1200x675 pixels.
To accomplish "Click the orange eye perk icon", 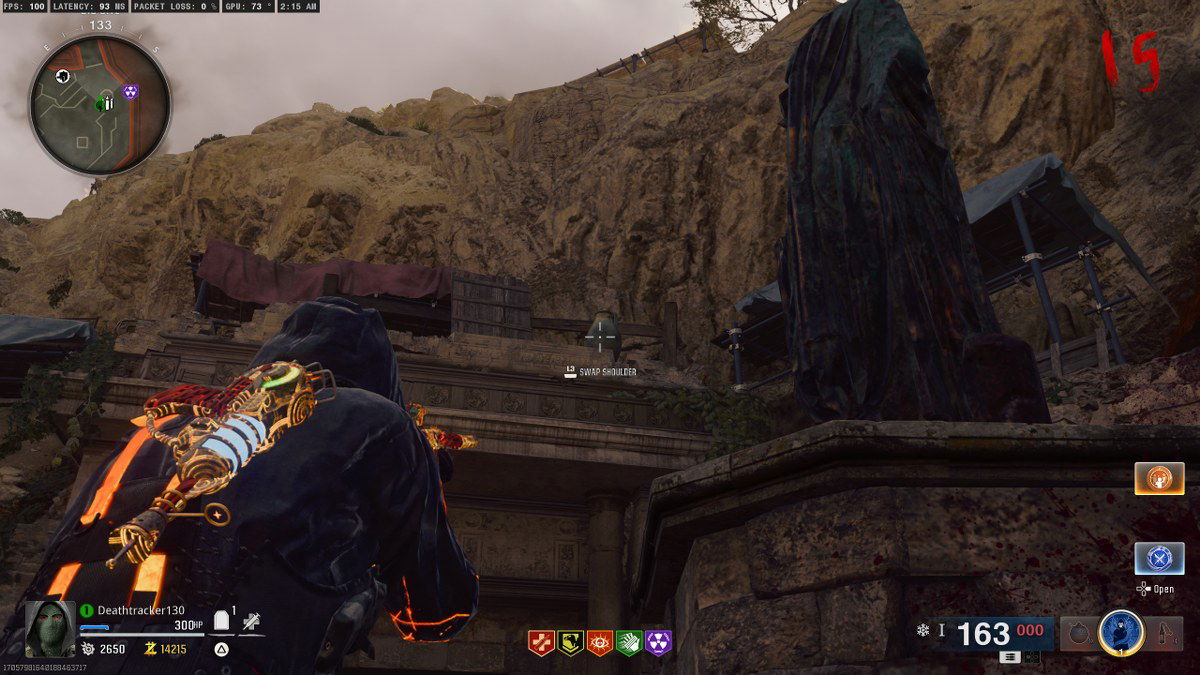I will coord(600,643).
